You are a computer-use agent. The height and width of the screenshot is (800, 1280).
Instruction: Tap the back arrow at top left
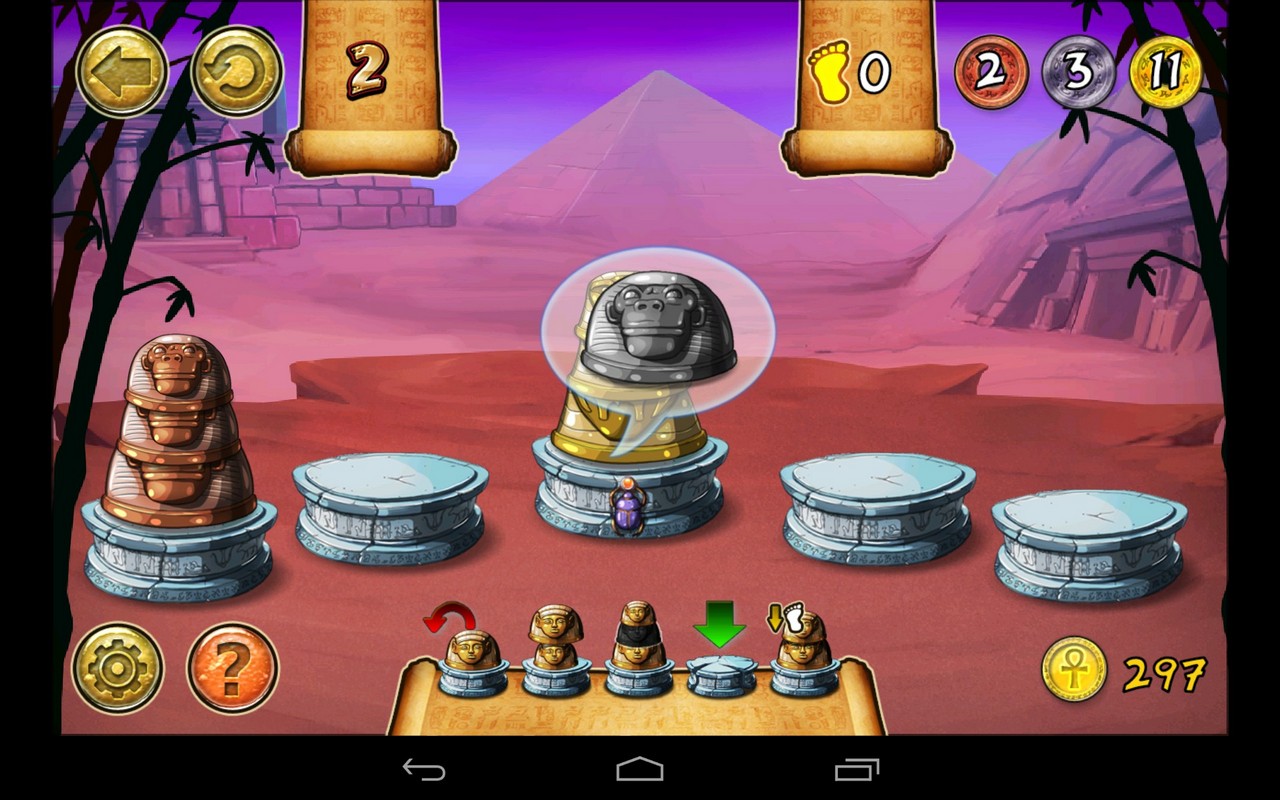click(x=120, y=68)
